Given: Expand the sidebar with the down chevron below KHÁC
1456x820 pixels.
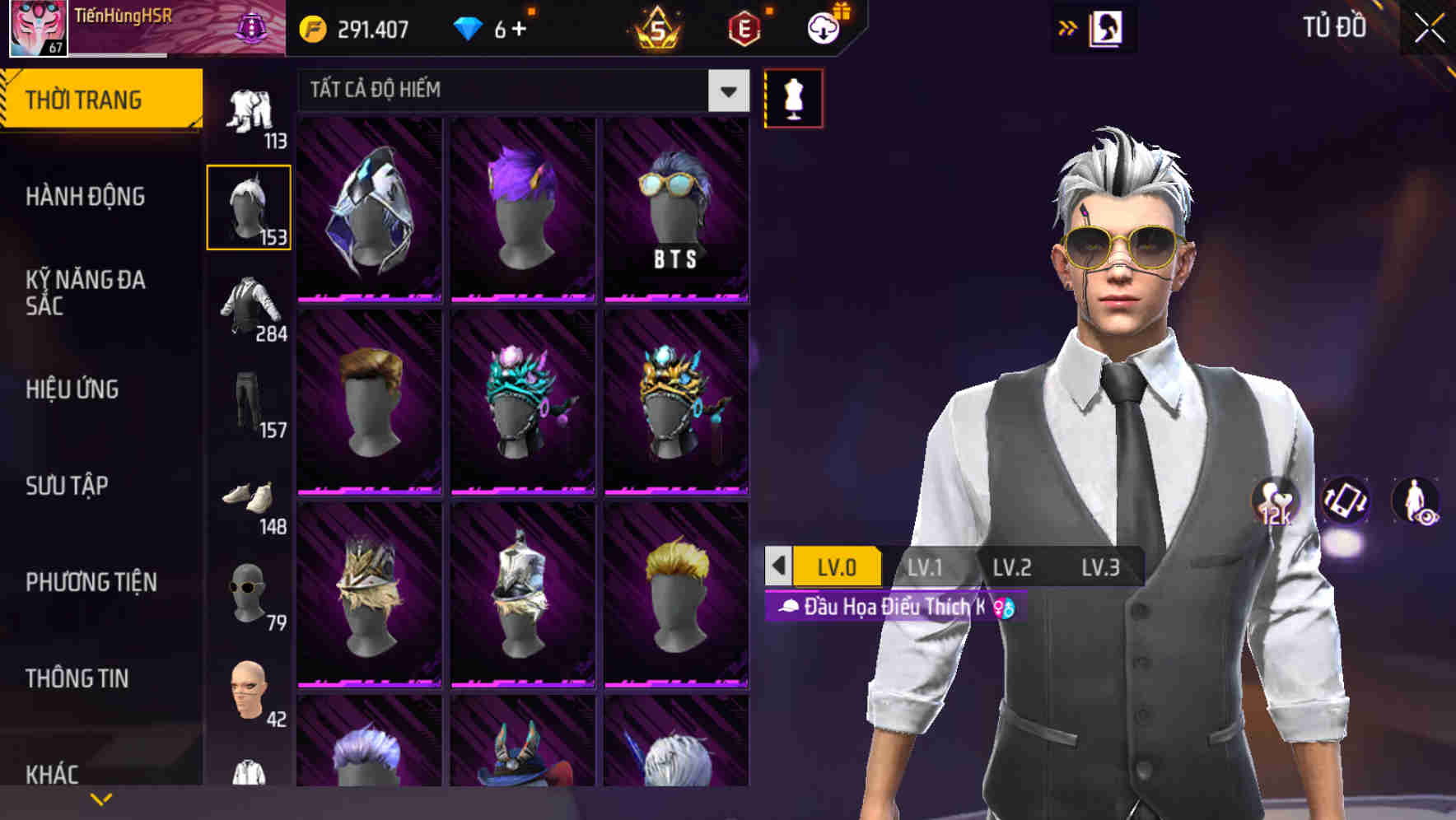Looking at the screenshot, I should [100, 799].
